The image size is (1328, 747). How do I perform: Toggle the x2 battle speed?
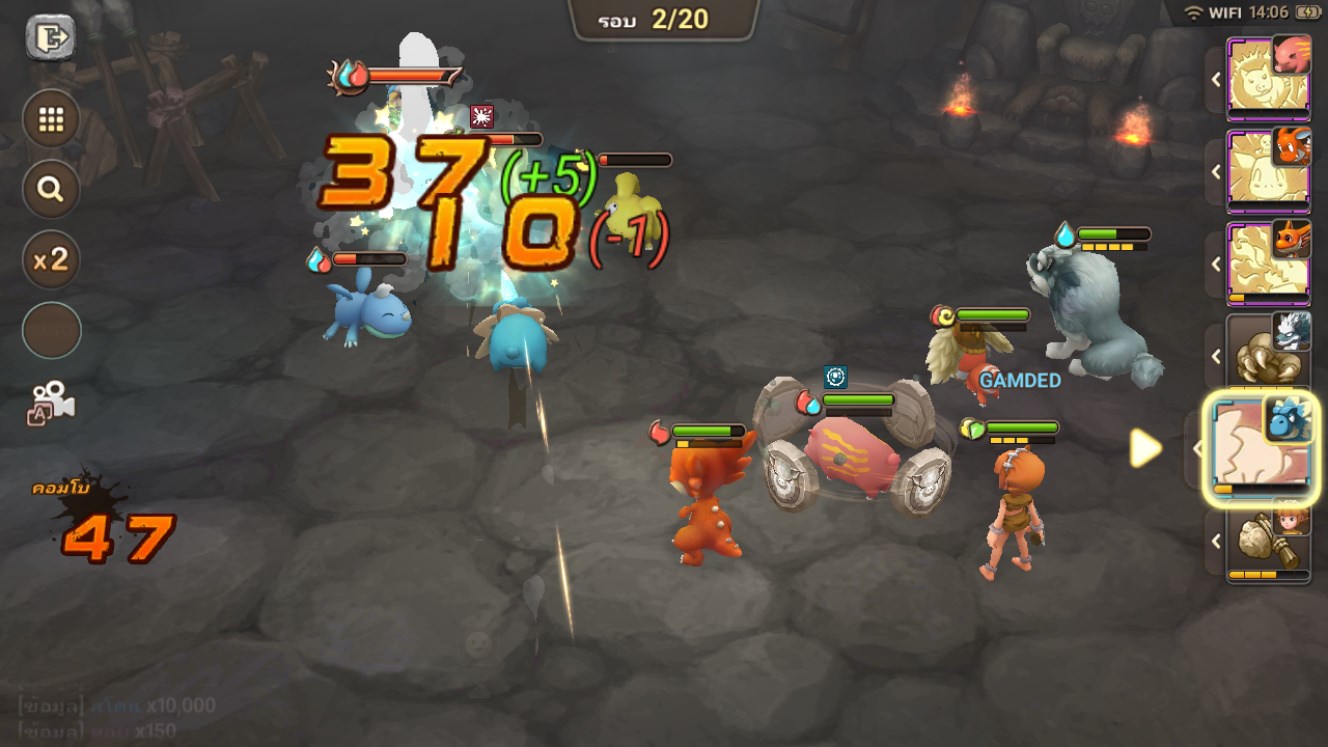click(x=51, y=260)
